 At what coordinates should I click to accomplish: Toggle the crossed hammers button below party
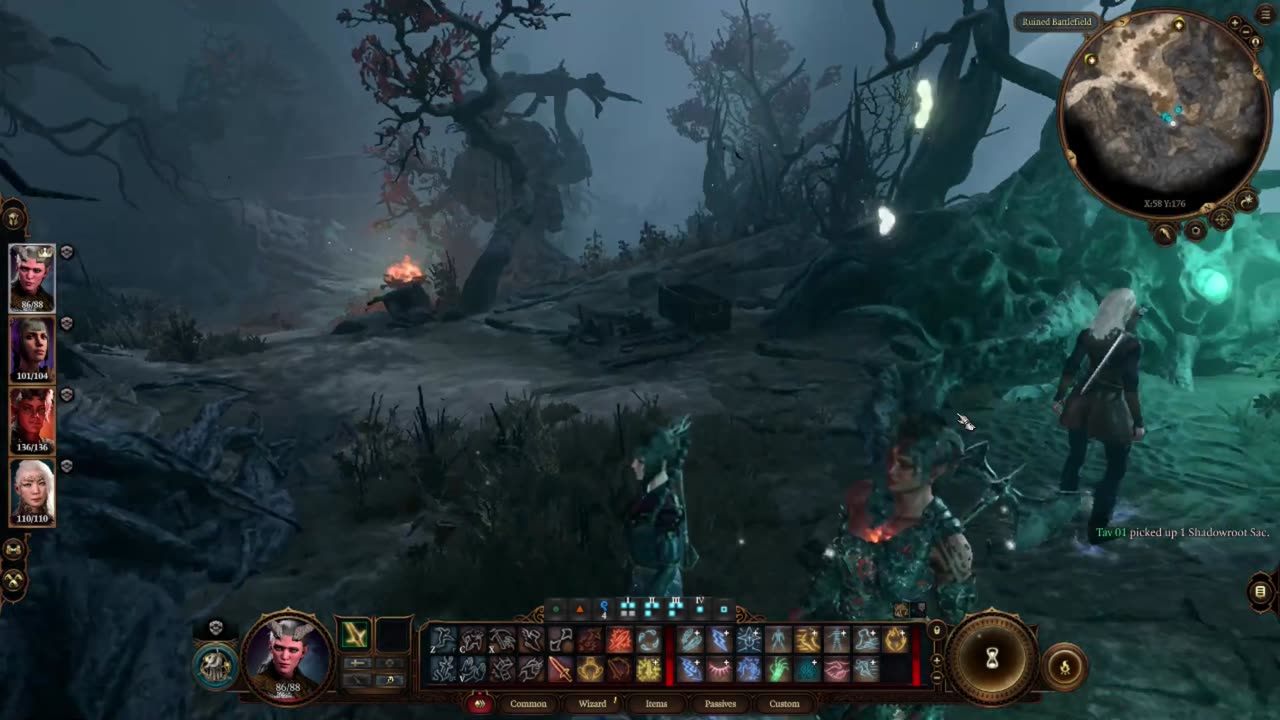point(14,579)
